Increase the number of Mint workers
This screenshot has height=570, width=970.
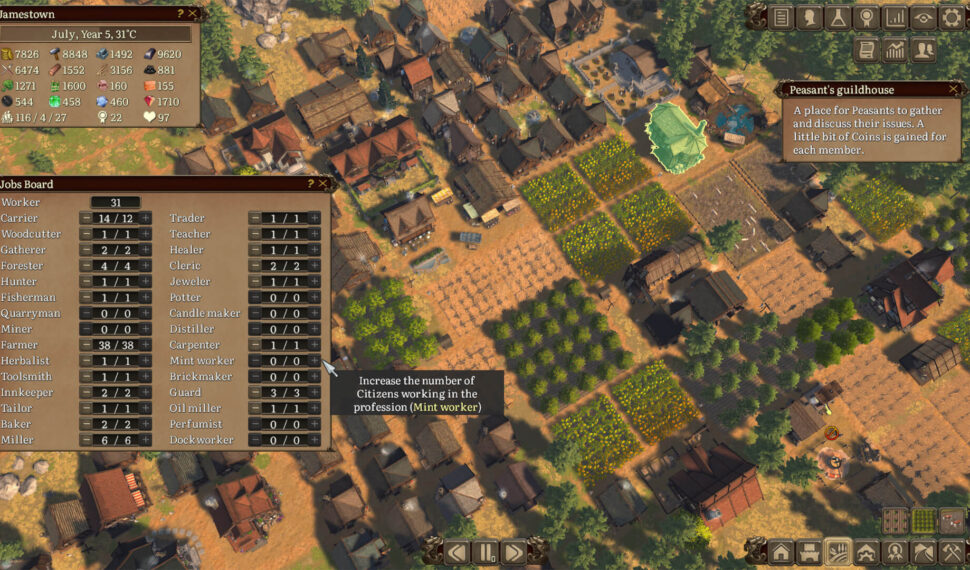point(314,361)
